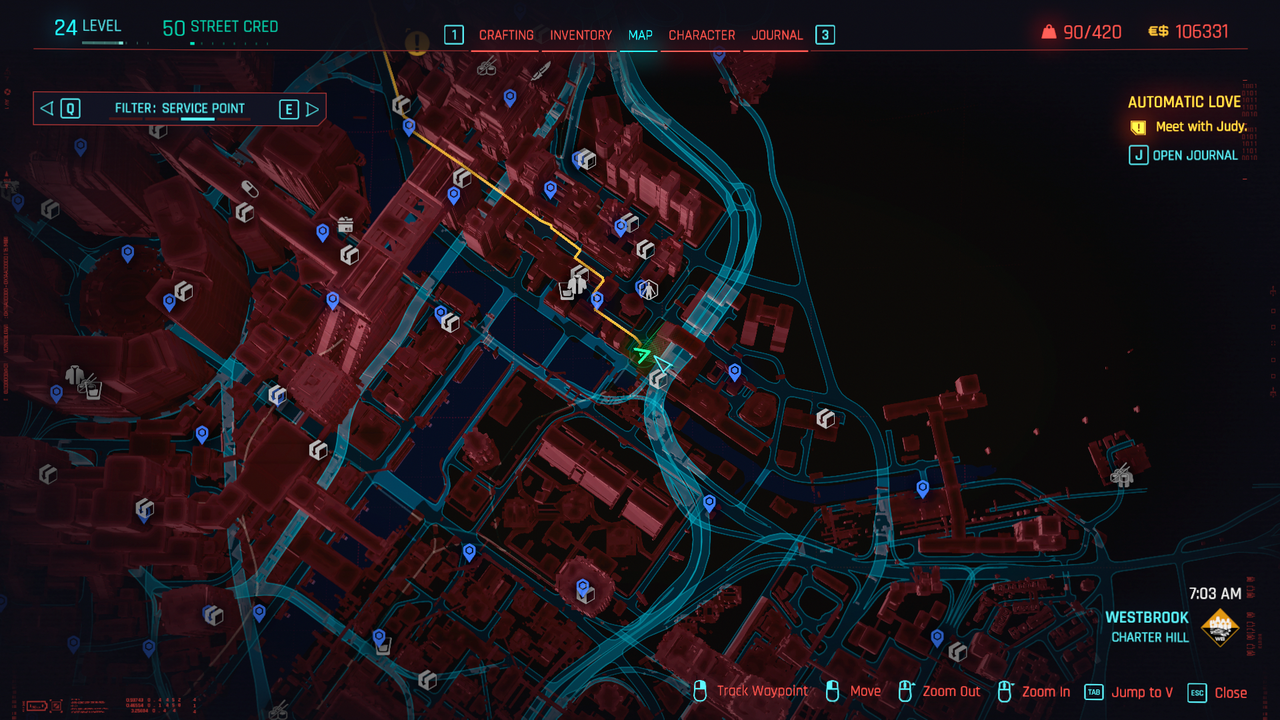1280x720 pixels.
Task: Click the storefront shop marker
Action: [346, 224]
